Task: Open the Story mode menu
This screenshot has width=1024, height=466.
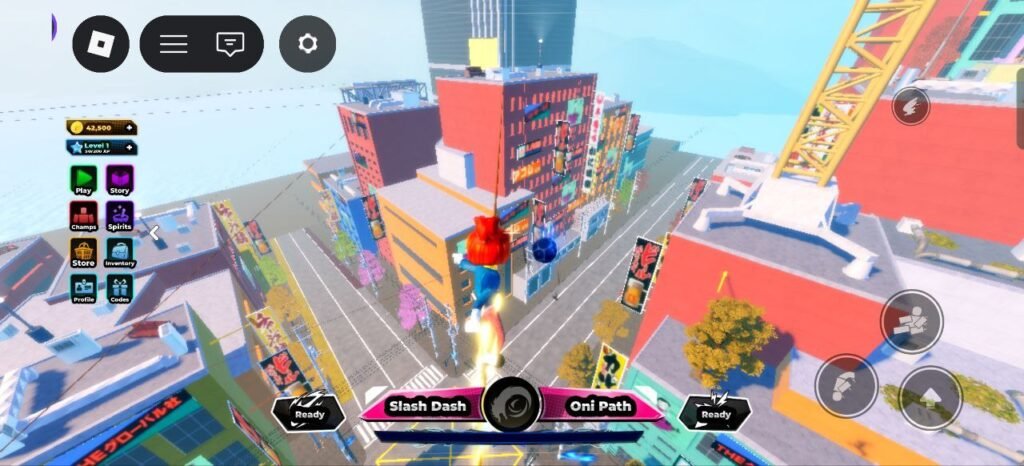Action: coord(120,179)
